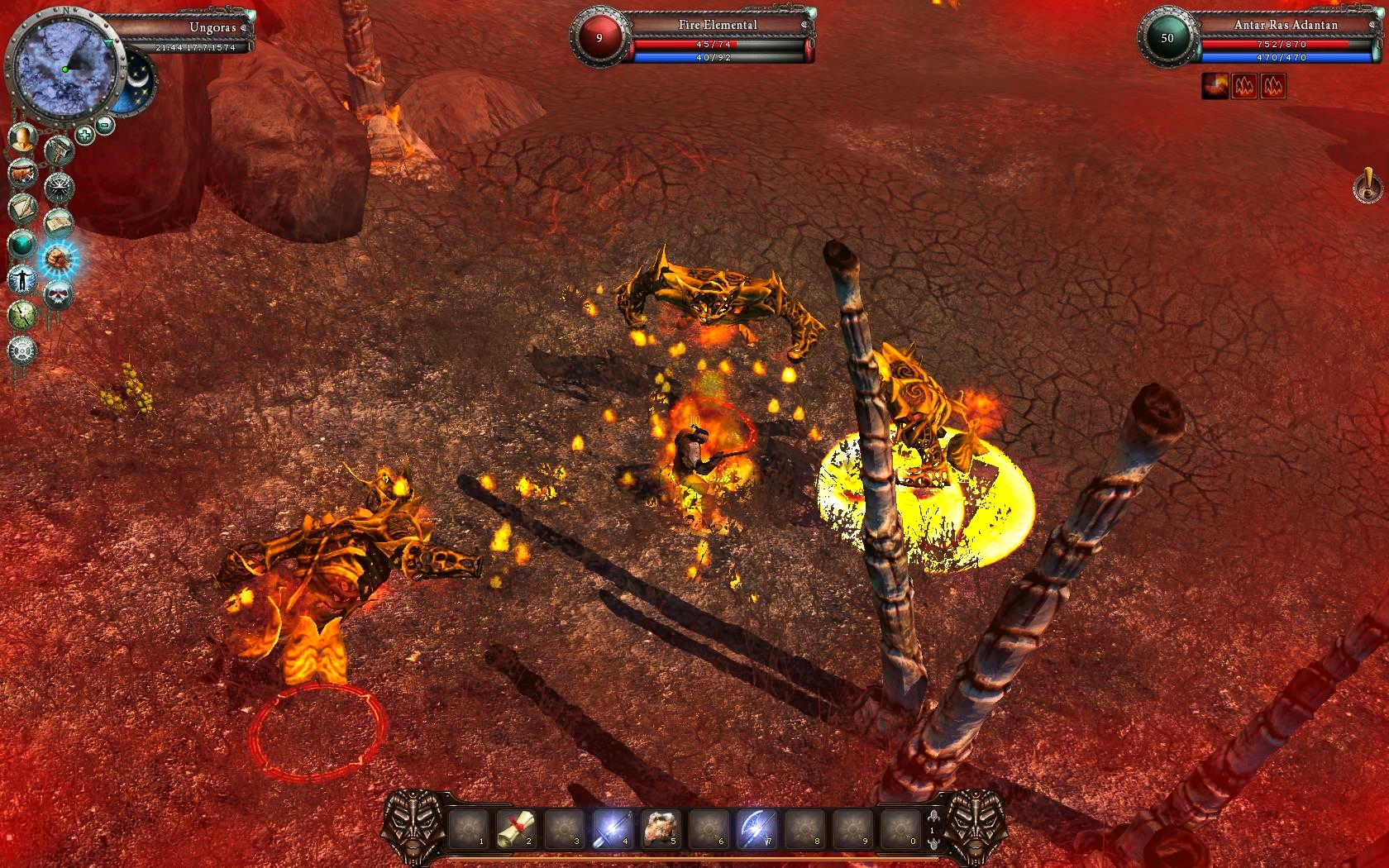Open the leather bag inventory icon

pyautogui.click(x=22, y=174)
